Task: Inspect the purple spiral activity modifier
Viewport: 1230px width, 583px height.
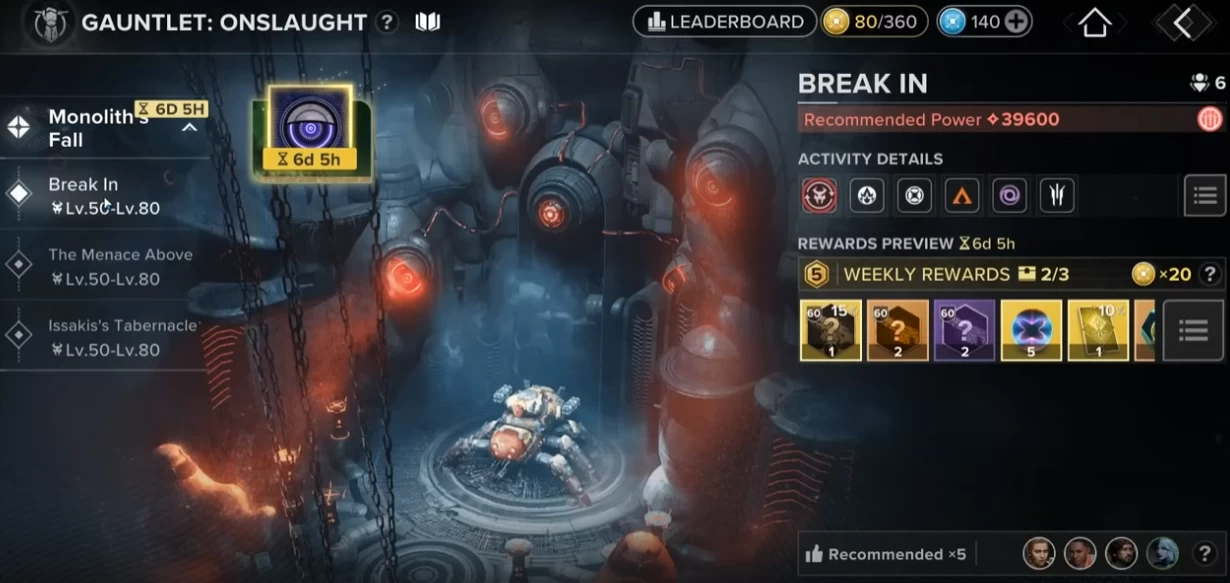Action: click(x=1009, y=196)
